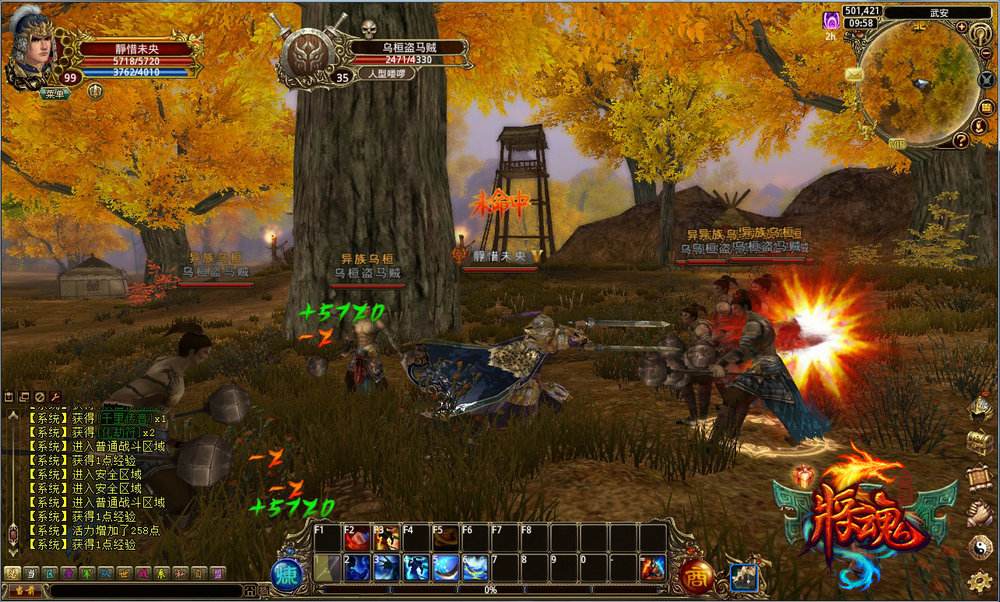The image size is (1000, 602).
Task: Activate the F2 red item slot
Action: tap(357, 540)
